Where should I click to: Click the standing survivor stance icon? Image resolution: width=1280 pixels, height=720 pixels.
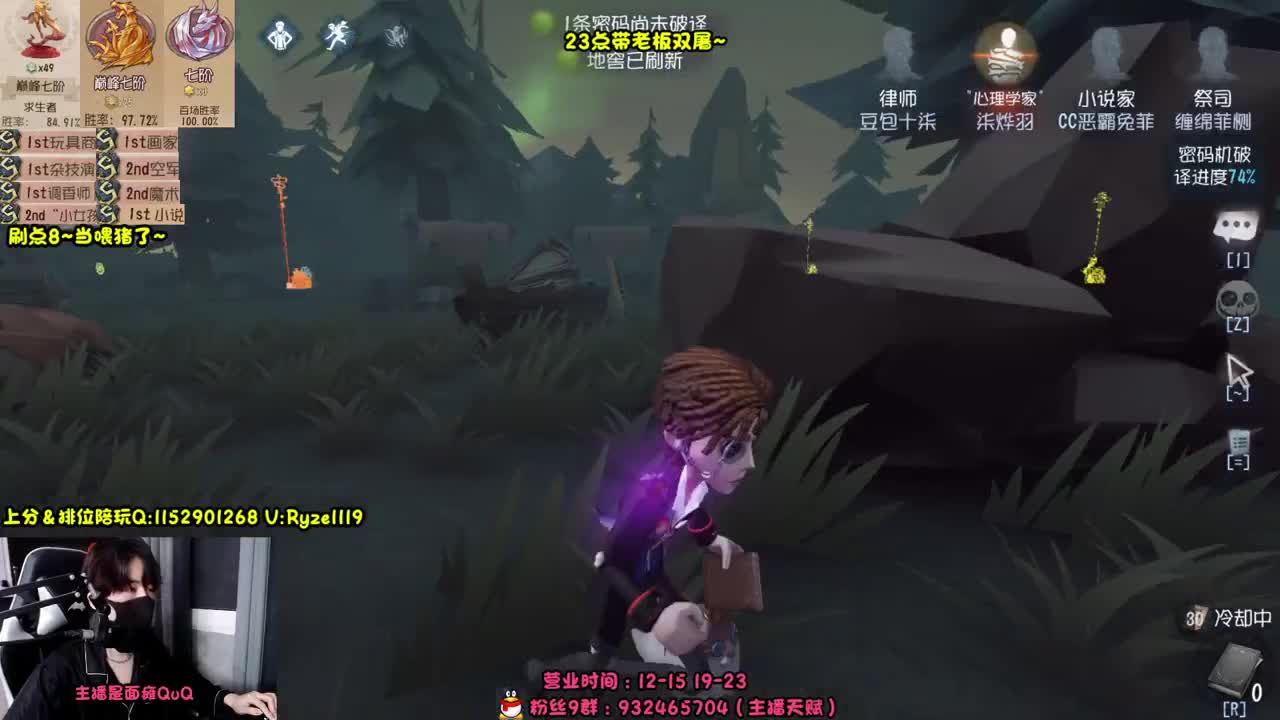click(x=281, y=35)
